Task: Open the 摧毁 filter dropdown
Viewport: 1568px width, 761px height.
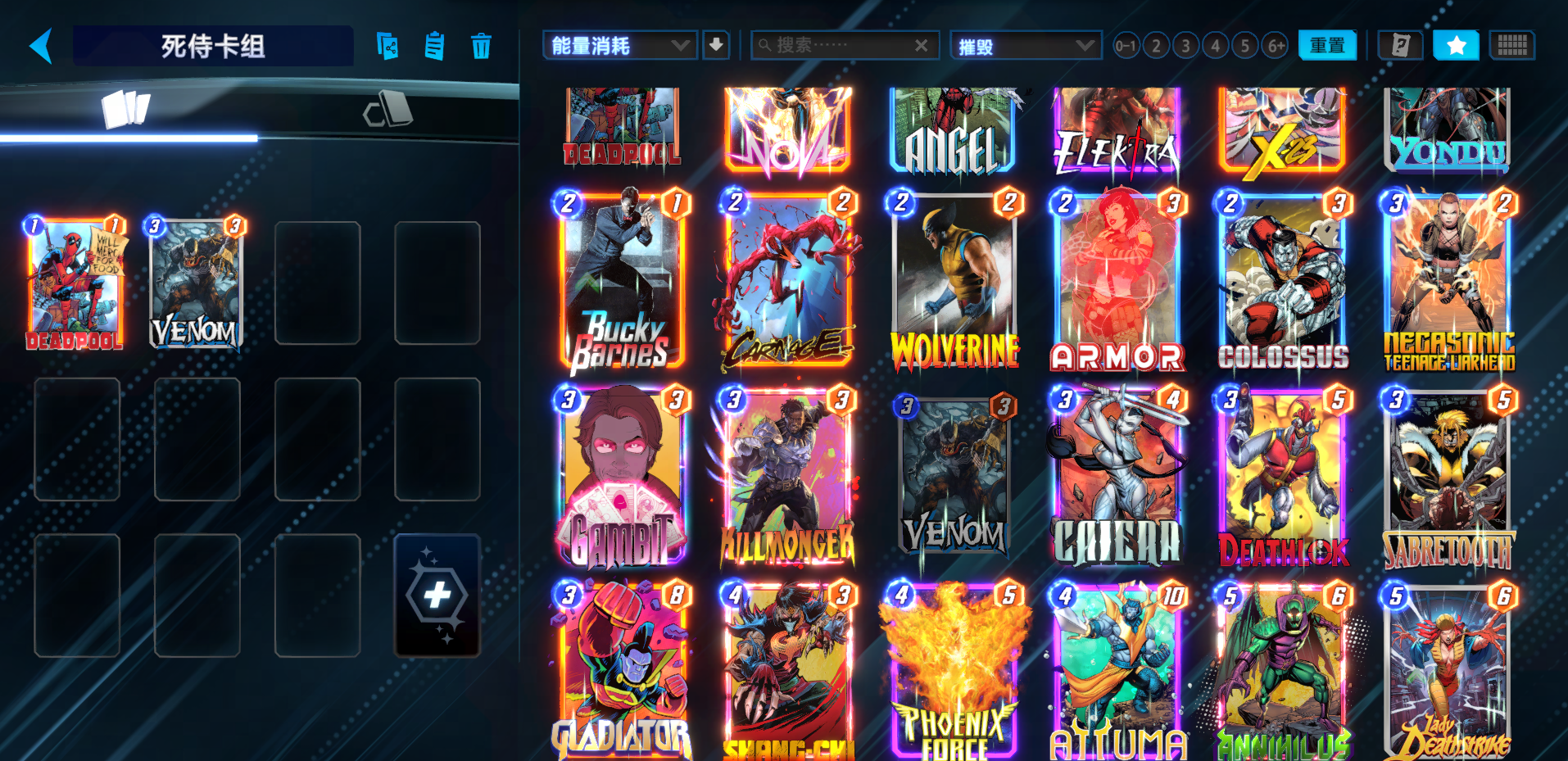Action: pos(1026,46)
